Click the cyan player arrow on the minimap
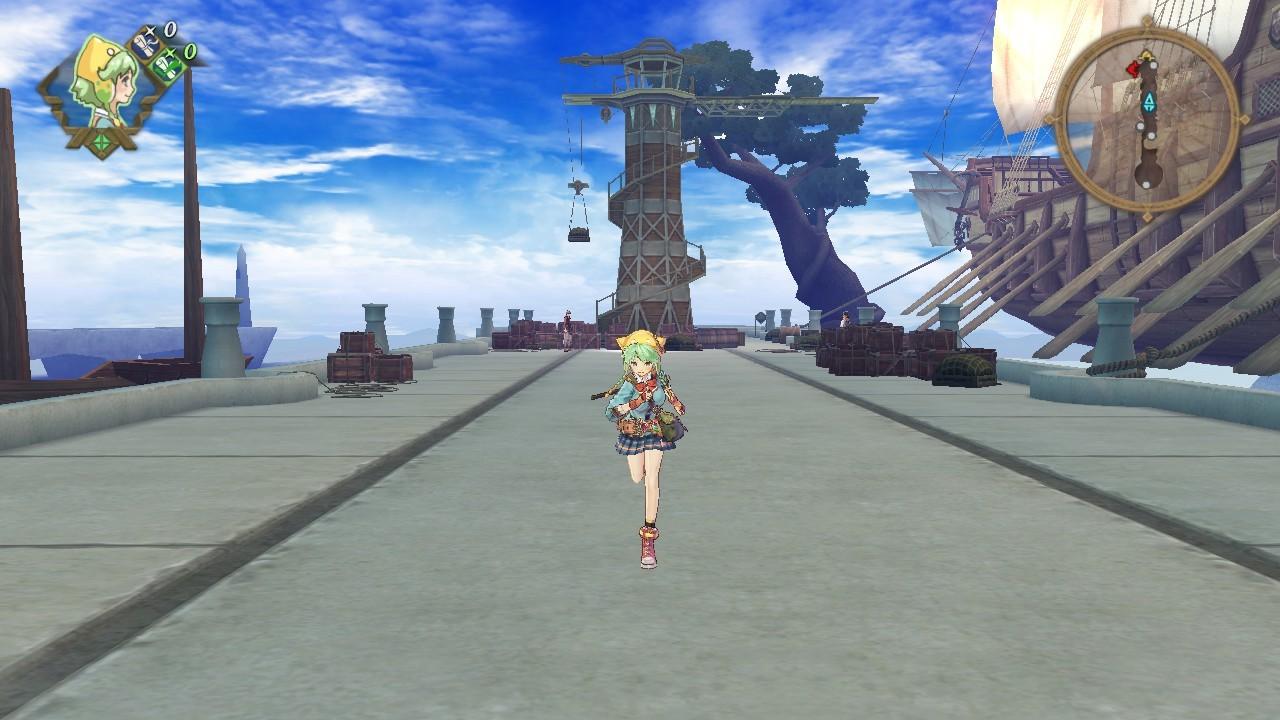1280x720 pixels. [1147, 103]
